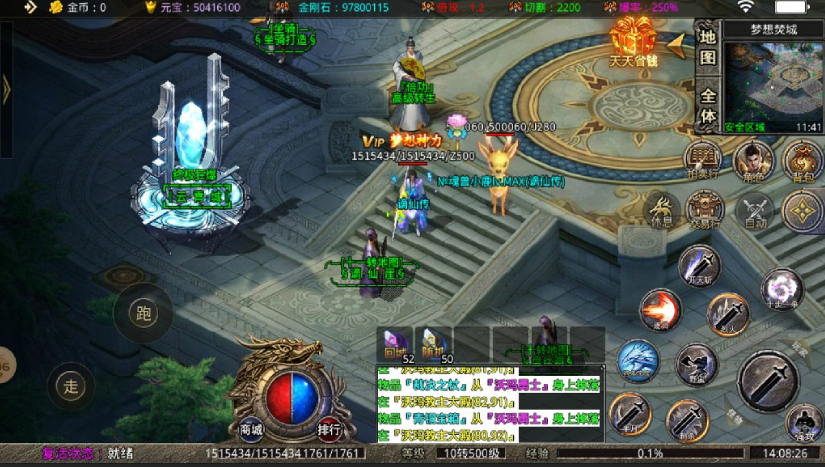Show the 角色 character sheet
This screenshot has width=825, height=467.
point(754,160)
